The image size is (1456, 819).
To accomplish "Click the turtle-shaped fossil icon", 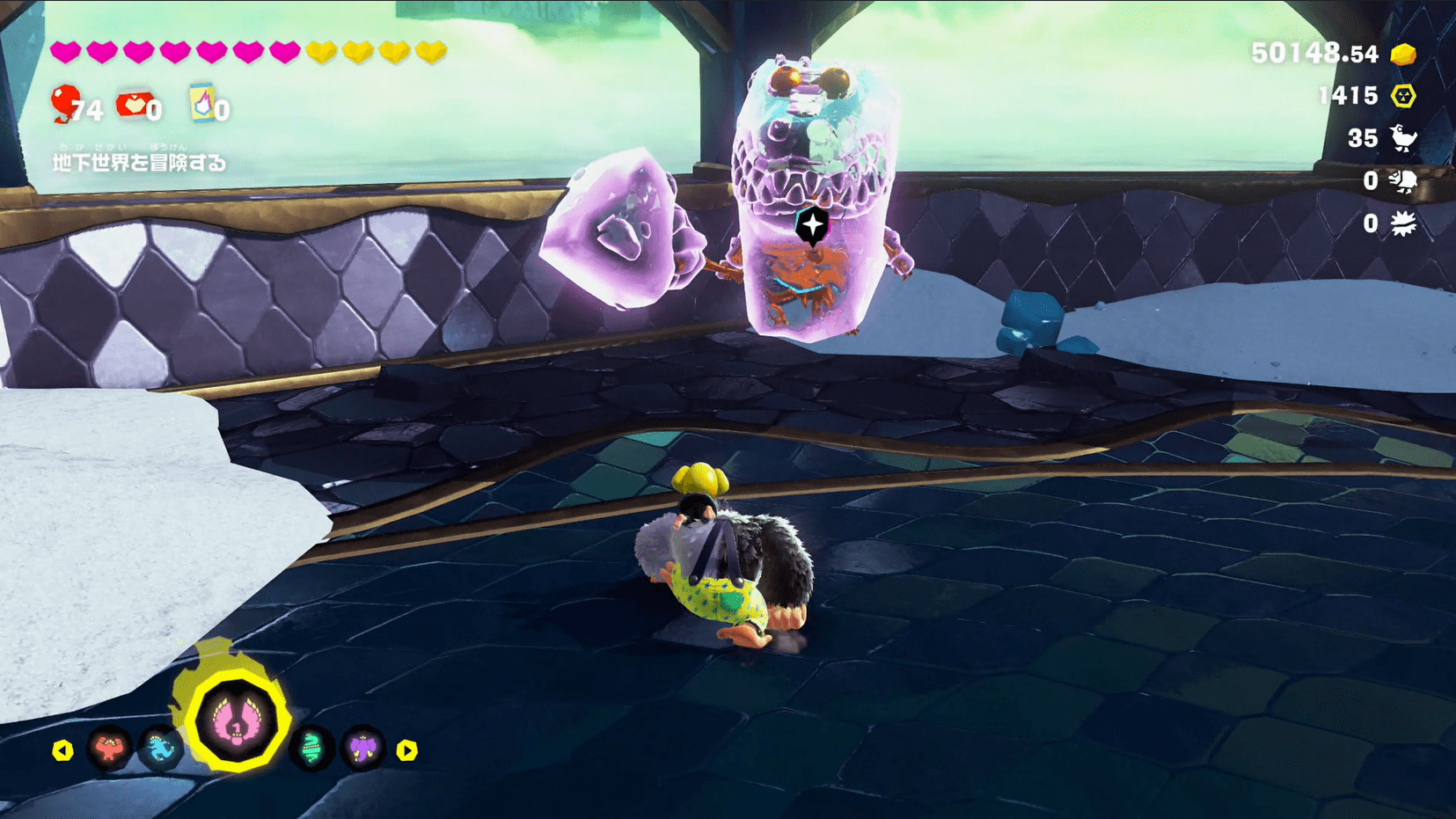I will pos(1402,181).
